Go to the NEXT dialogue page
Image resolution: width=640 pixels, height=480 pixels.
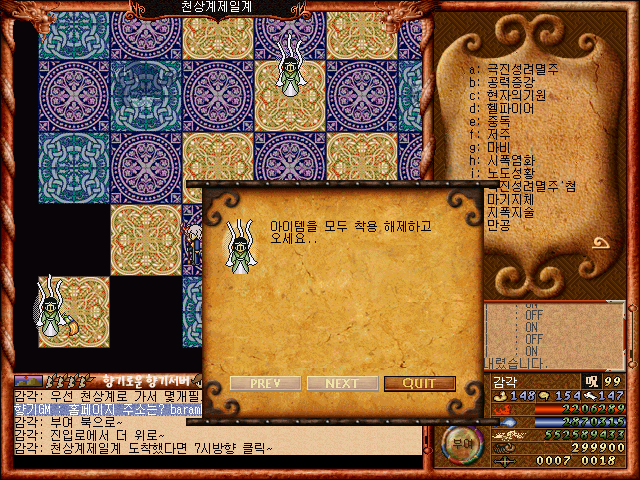342,384
